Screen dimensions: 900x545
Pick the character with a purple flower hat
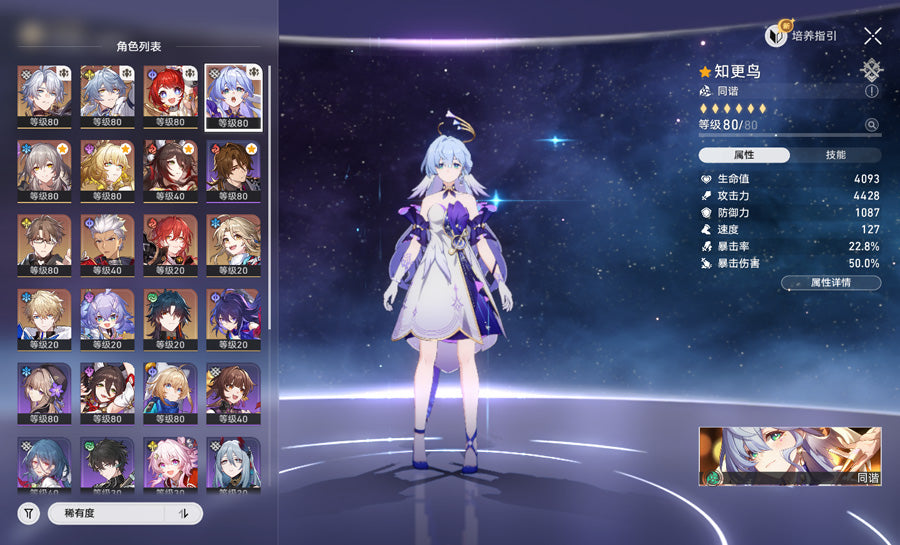pos(45,394)
